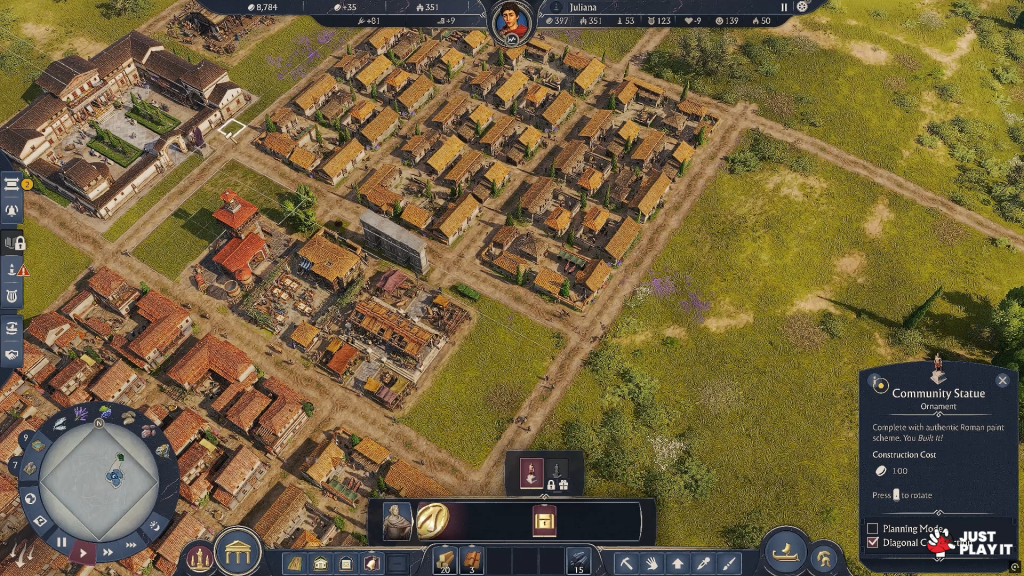Select the Community Statue build option
The height and width of the screenshot is (576, 1024).
point(532,471)
